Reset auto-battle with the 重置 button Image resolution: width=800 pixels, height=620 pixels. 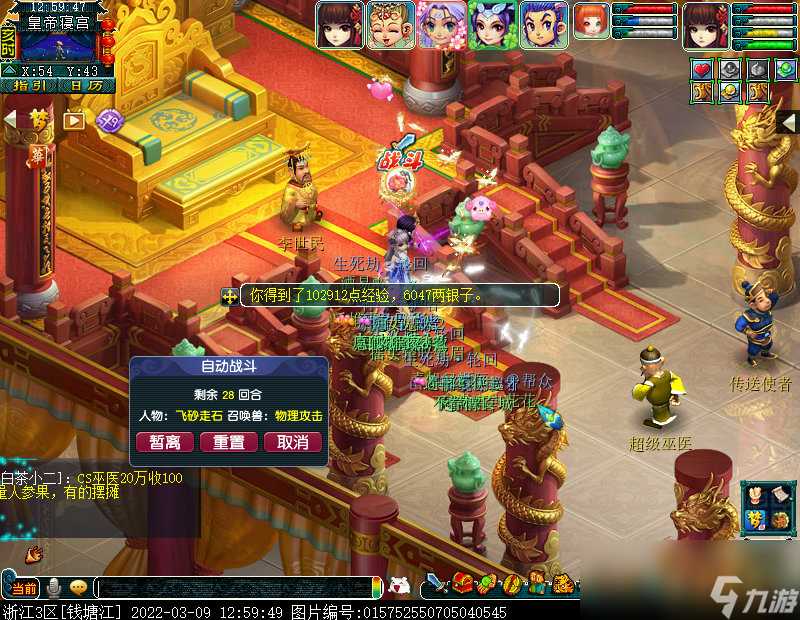229,441
